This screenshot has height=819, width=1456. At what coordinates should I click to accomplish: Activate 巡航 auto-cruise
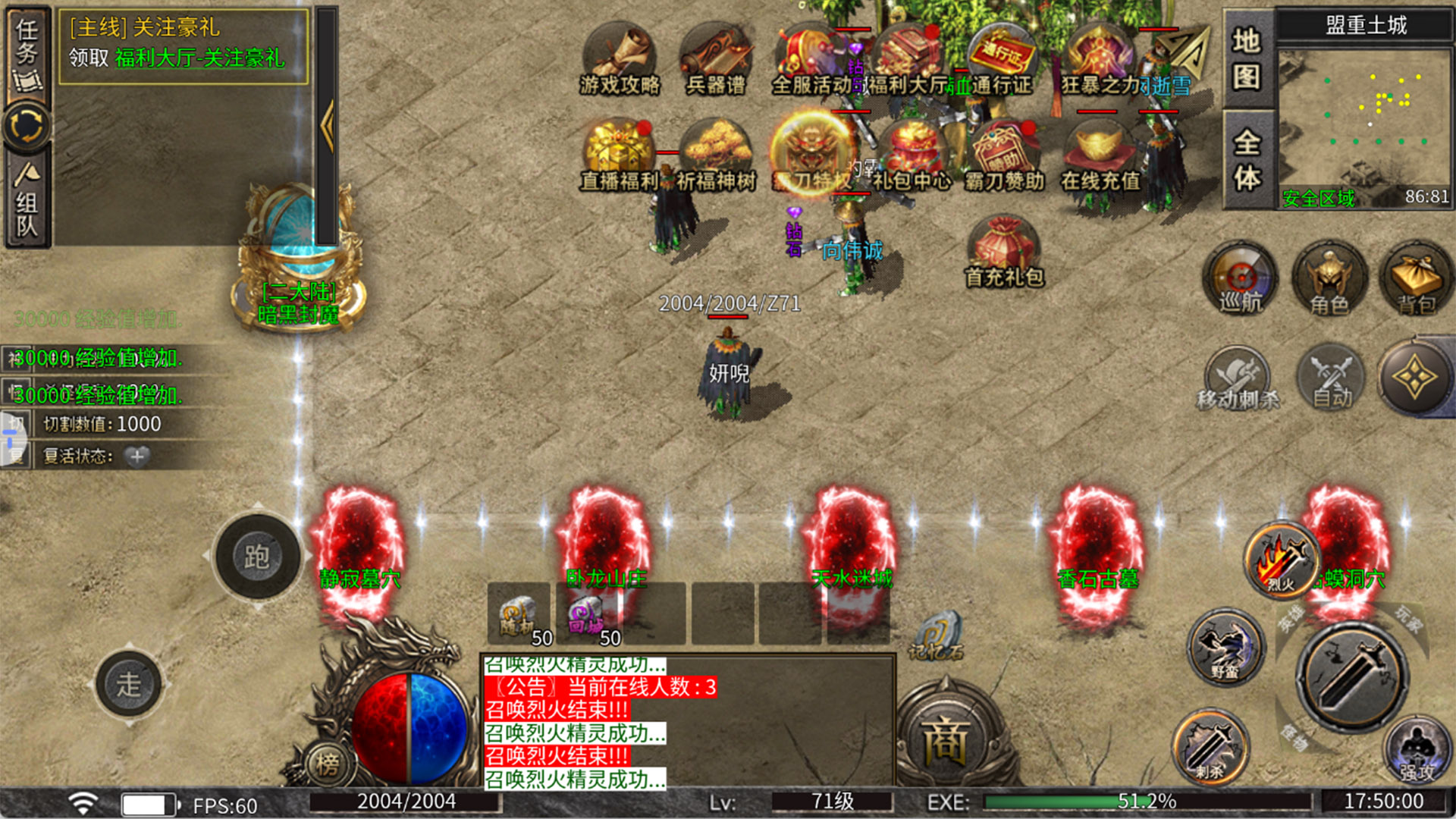(1241, 278)
